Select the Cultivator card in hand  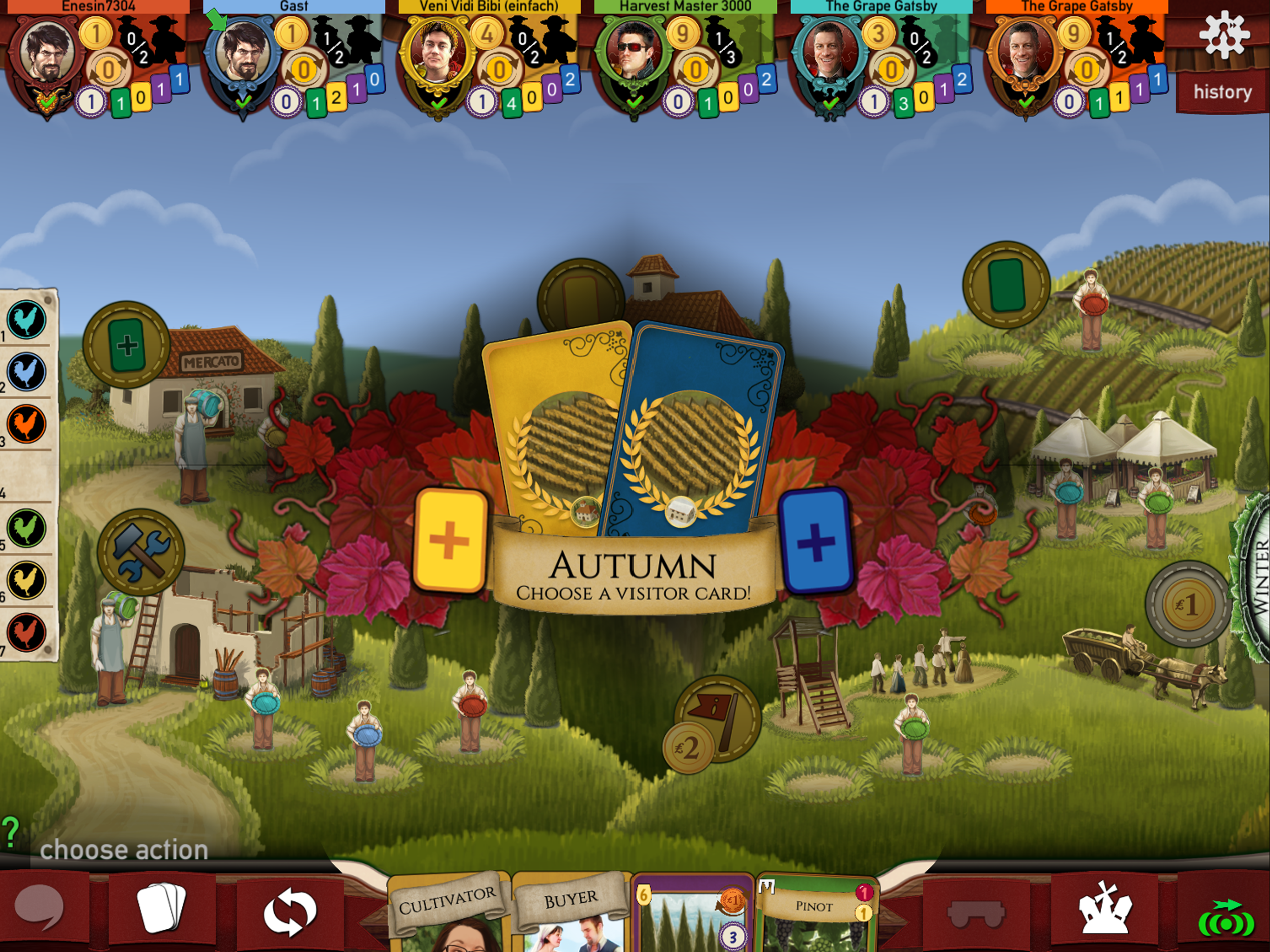[x=447, y=913]
